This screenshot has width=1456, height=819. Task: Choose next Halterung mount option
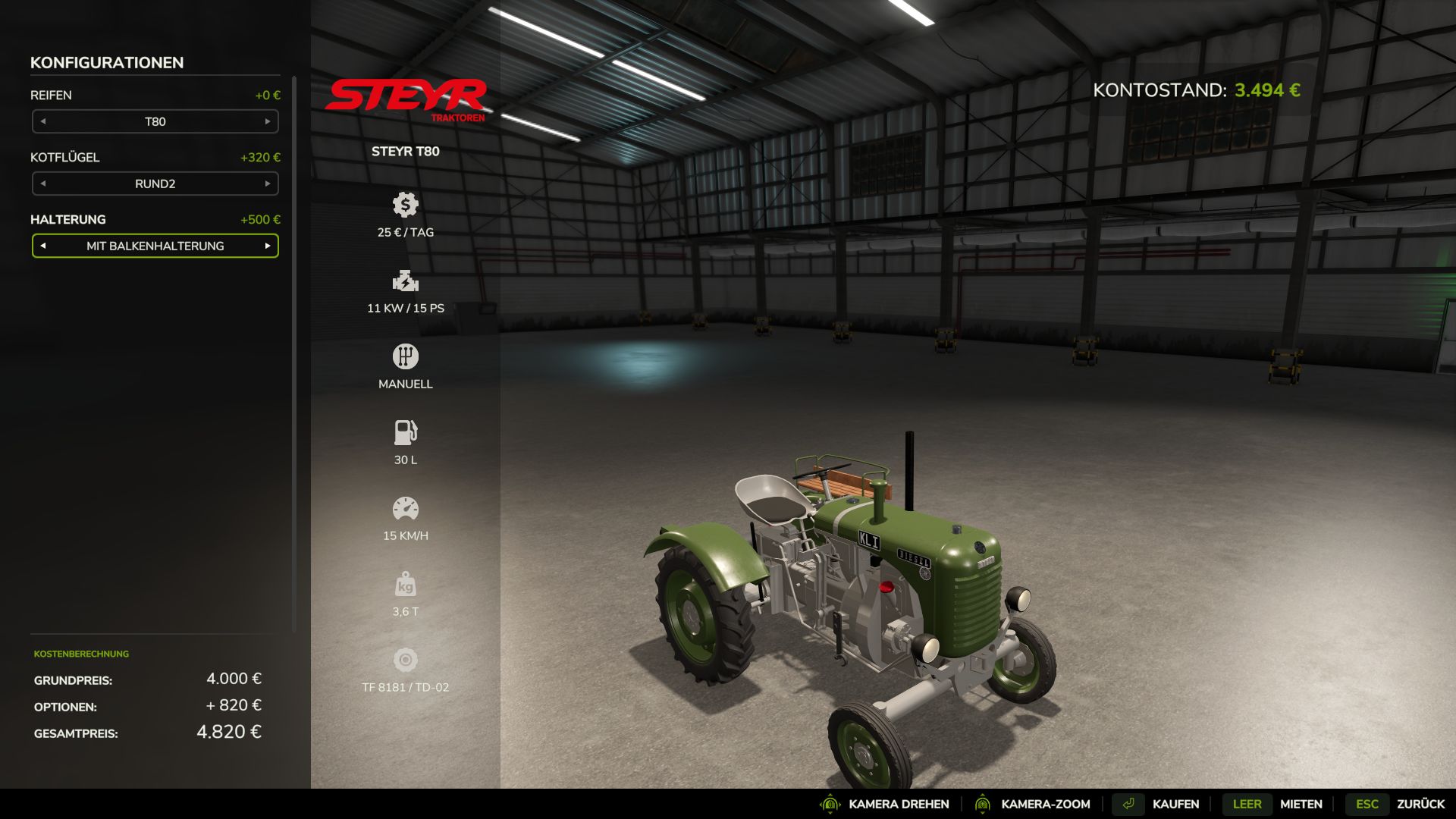click(268, 246)
